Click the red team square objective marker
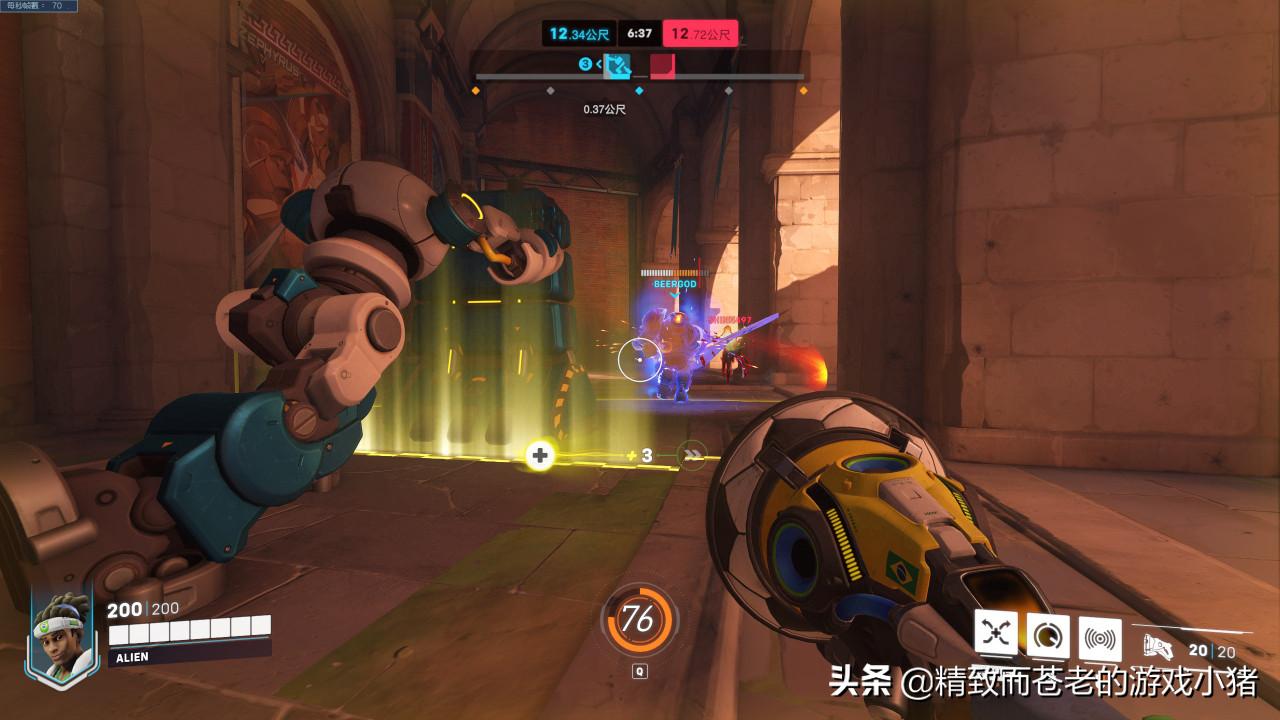Image resolution: width=1280 pixels, height=720 pixels. pos(663,67)
